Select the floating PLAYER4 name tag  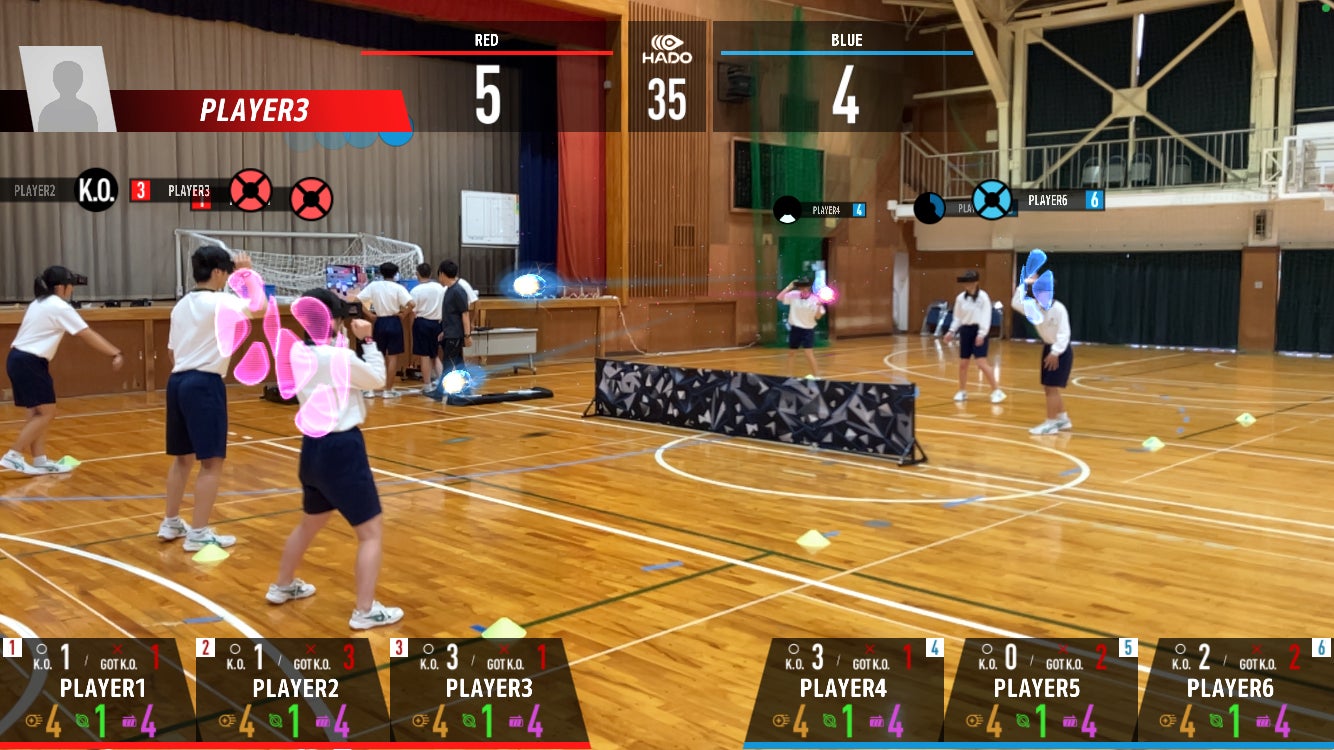(826, 210)
